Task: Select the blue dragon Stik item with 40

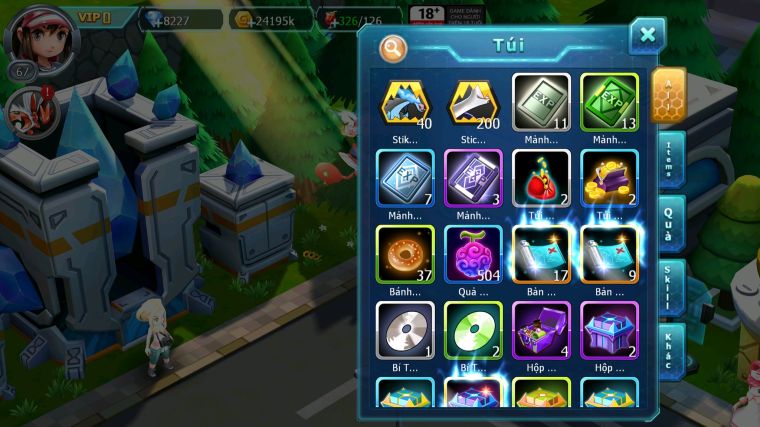Action: [x=405, y=102]
